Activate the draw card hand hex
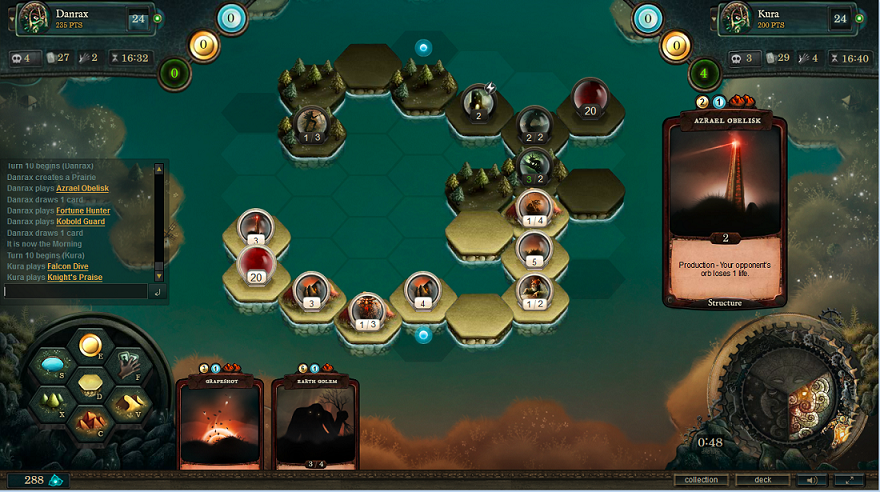The width and height of the screenshot is (880, 492). [130, 365]
